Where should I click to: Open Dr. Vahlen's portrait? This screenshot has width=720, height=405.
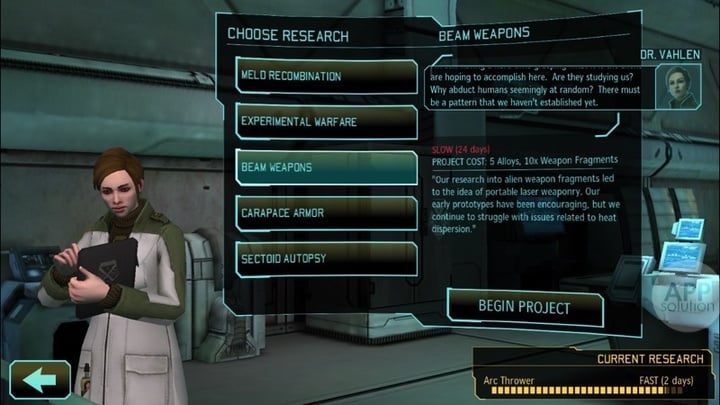(676, 86)
